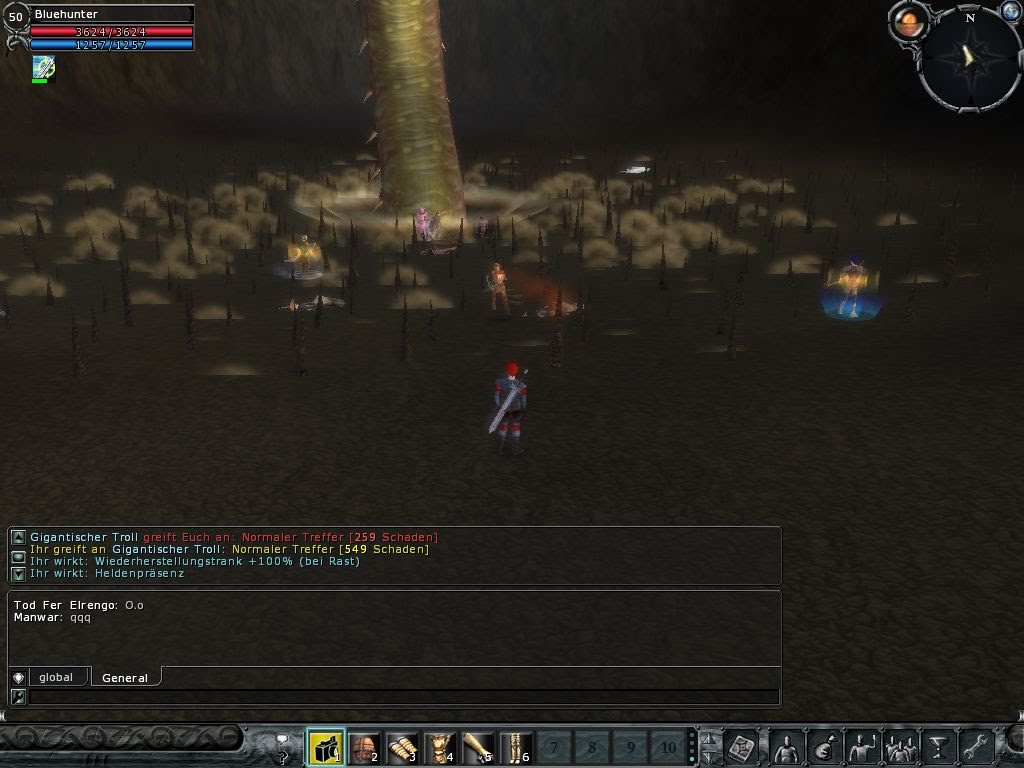Image resolution: width=1024 pixels, height=768 pixels.
Task: Open the spellbook from the menu bar
Action: point(742,747)
